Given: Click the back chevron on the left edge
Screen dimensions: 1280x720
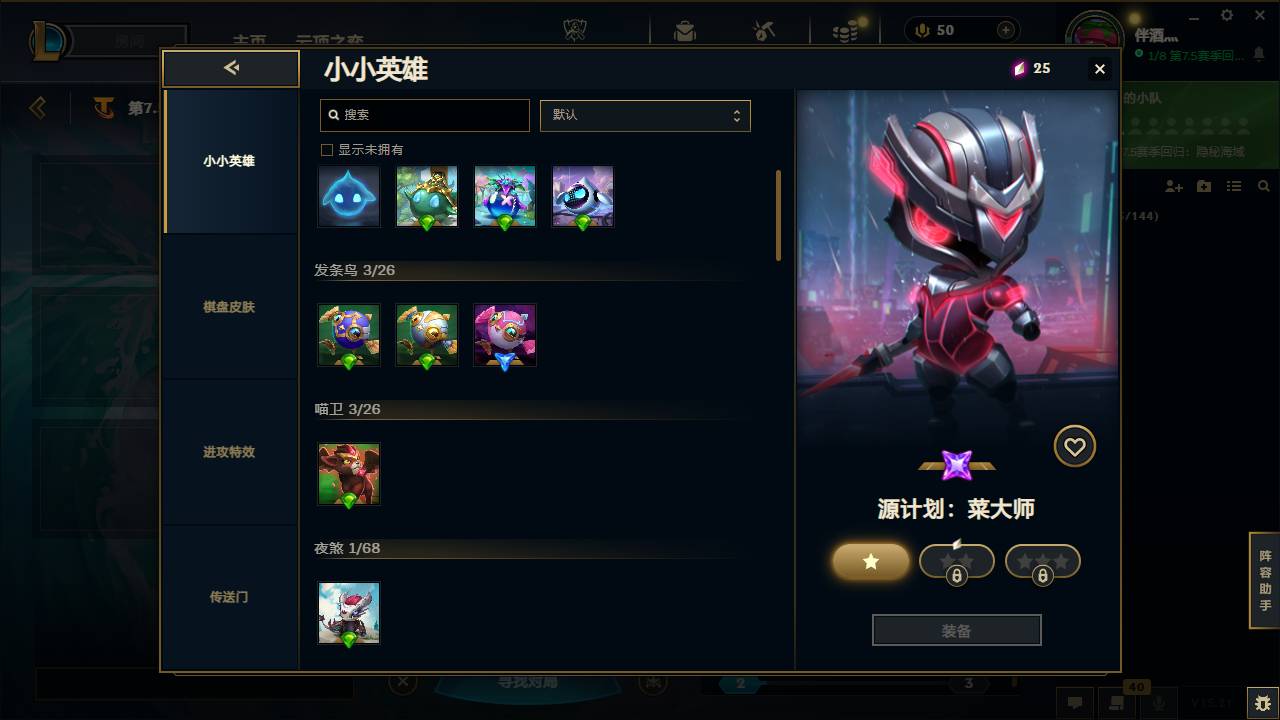Looking at the screenshot, I should 38,108.
